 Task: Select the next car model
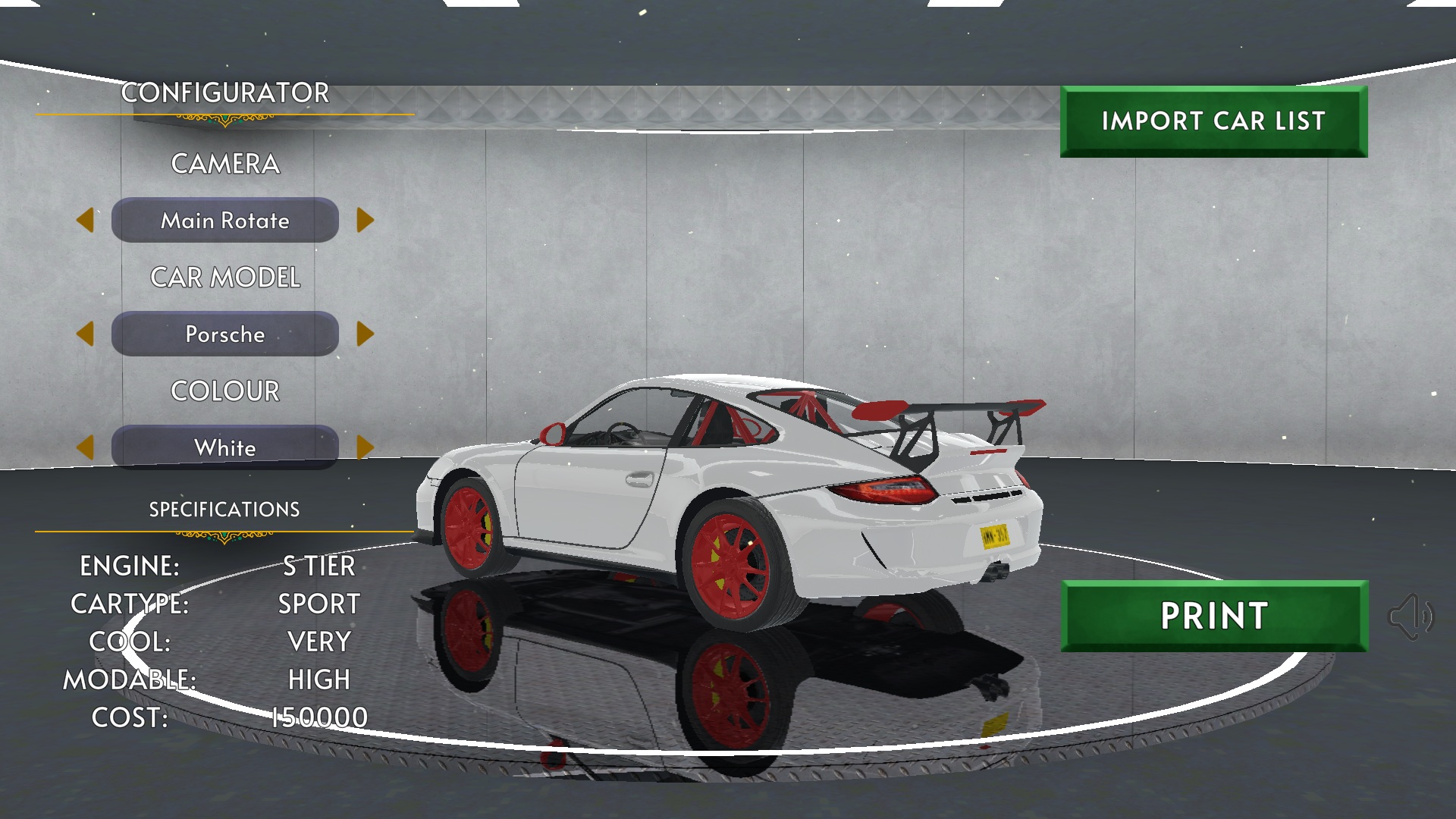tap(366, 334)
